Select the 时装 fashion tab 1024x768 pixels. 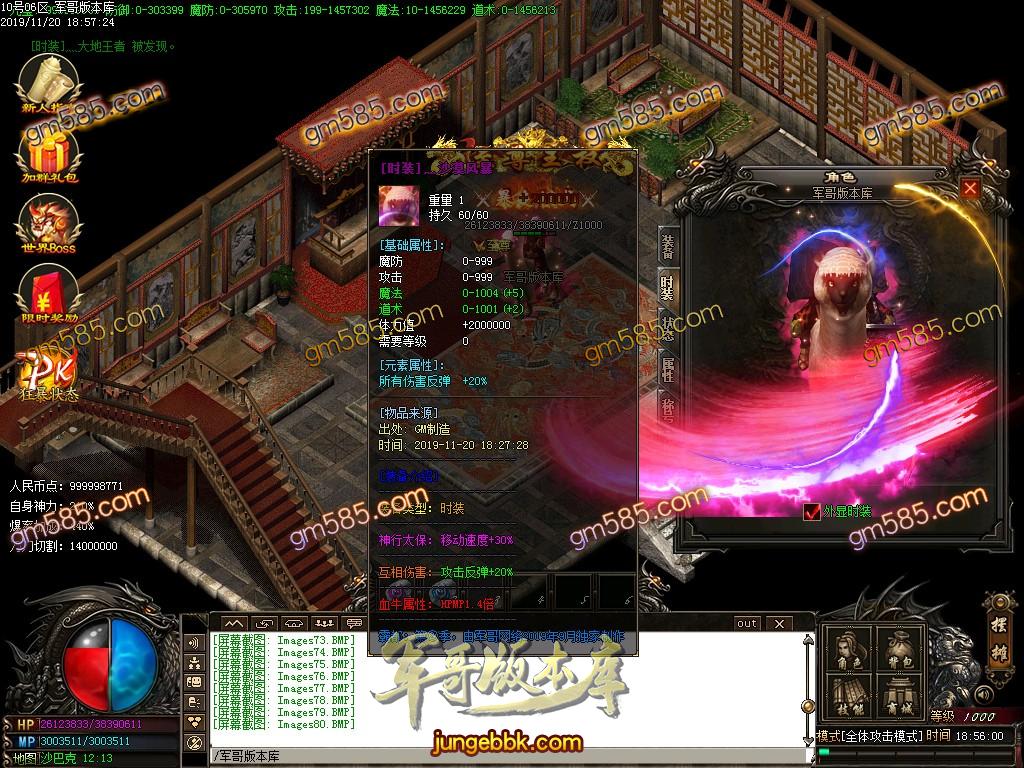(x=667, y=288)
